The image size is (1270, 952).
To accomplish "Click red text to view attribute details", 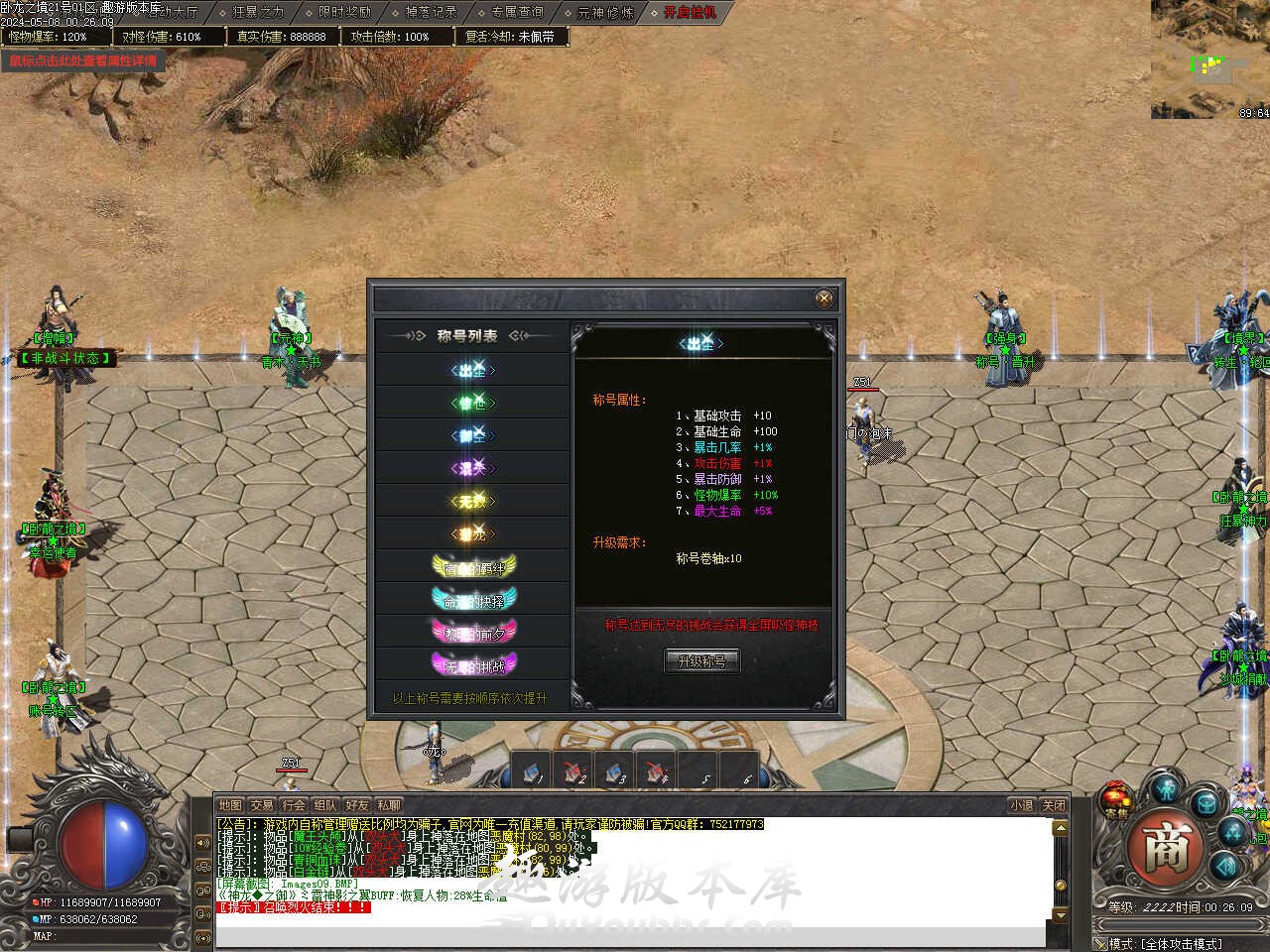I will tap(83, 61).
